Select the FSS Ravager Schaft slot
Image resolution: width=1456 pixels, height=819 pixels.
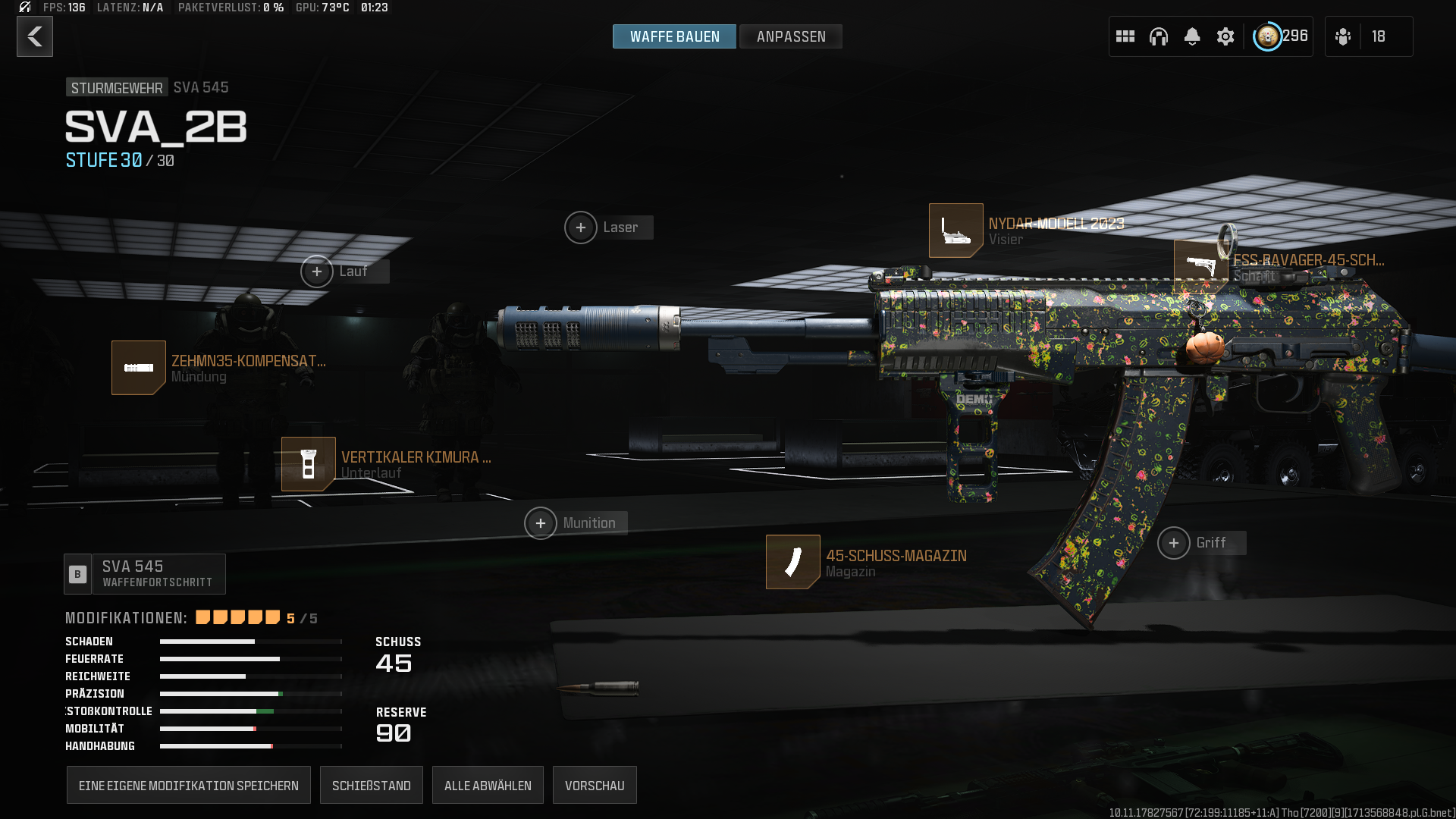1200,266
